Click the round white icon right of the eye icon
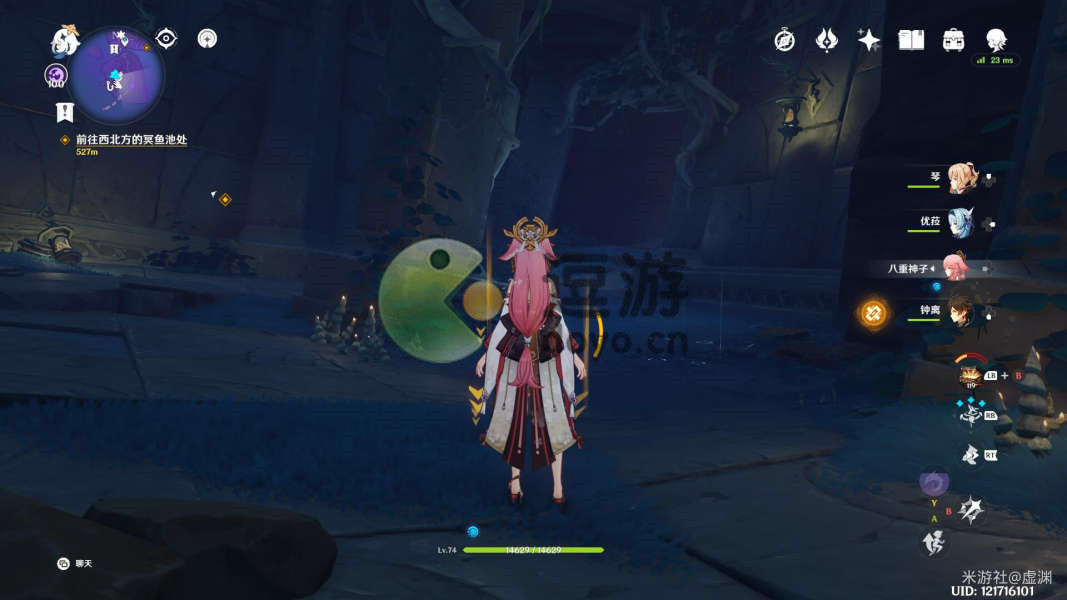 pos(207,39)
